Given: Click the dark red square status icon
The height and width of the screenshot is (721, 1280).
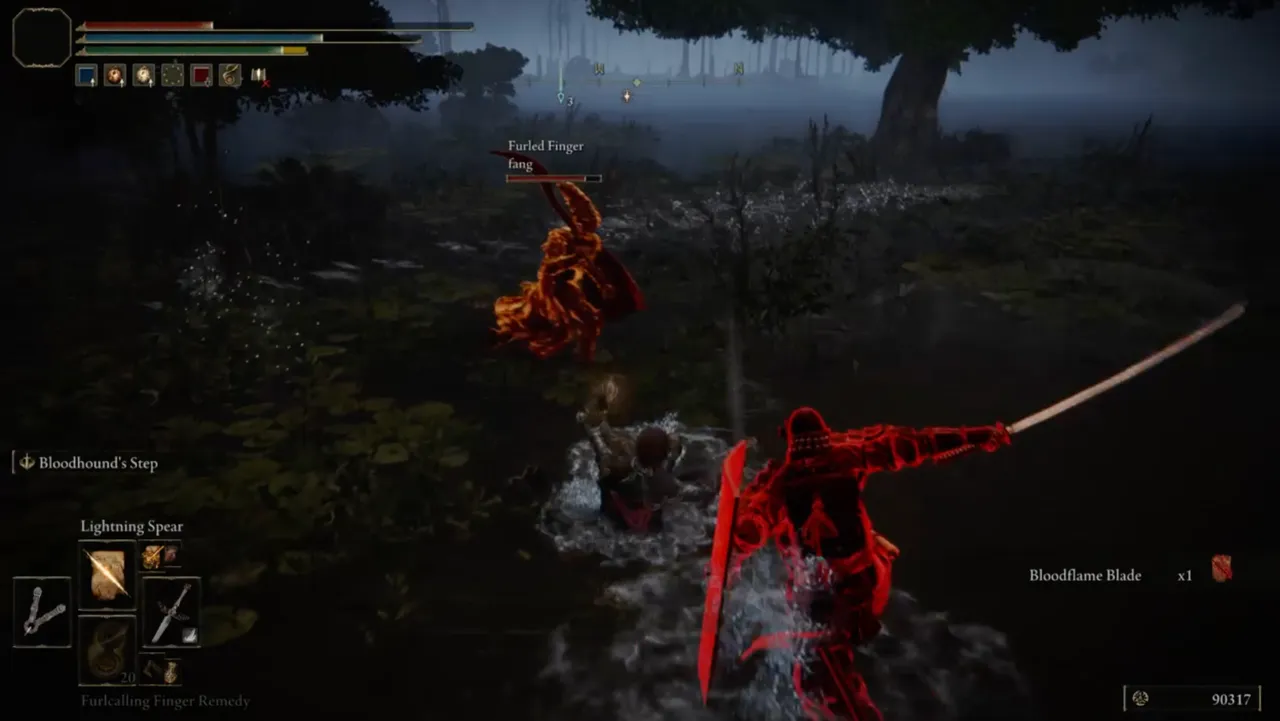Looking at the screenshot, I should tap(201, 75).
